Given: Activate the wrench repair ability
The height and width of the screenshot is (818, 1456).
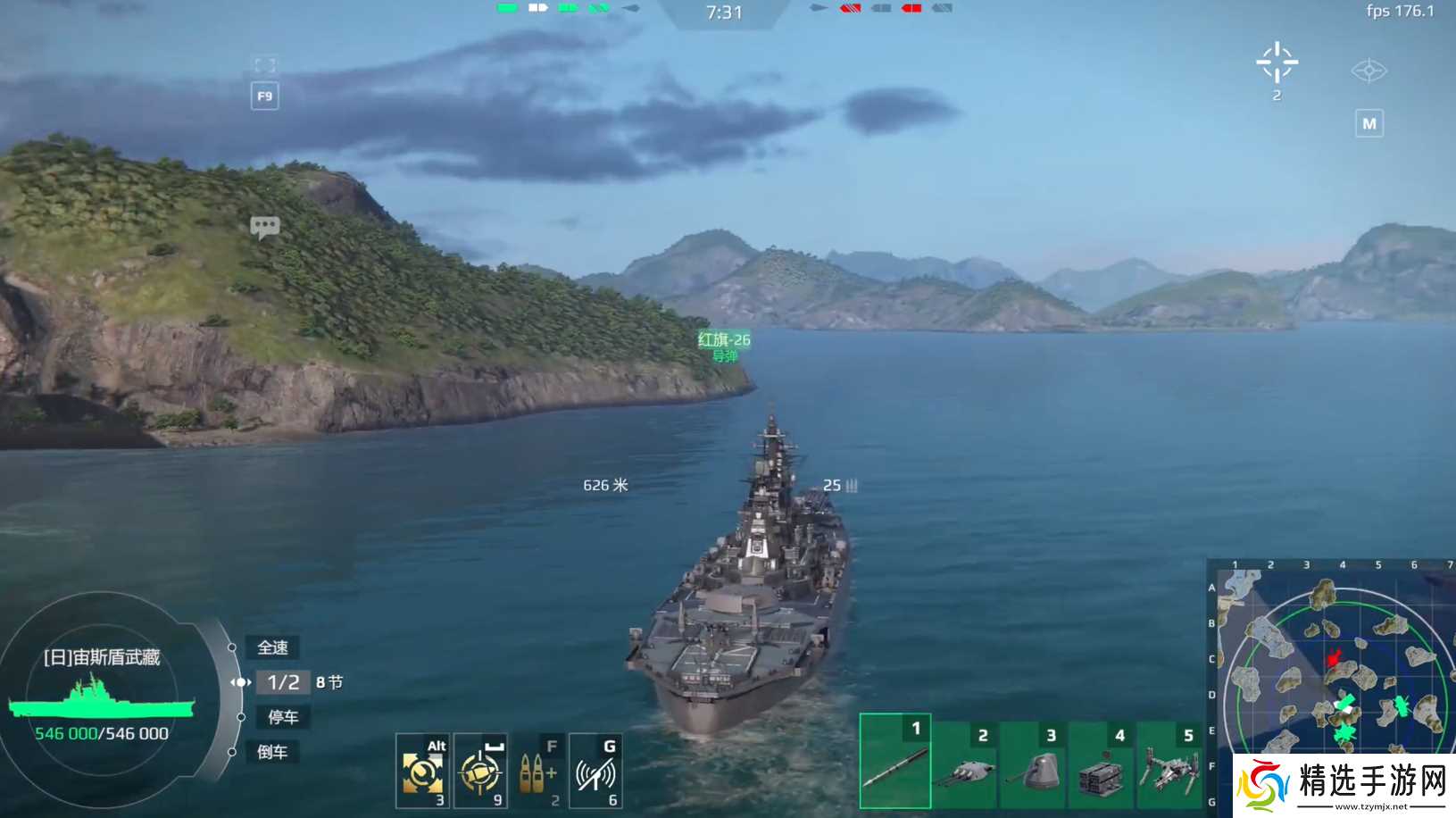Looking at the screenshot, I should point(422,771).
